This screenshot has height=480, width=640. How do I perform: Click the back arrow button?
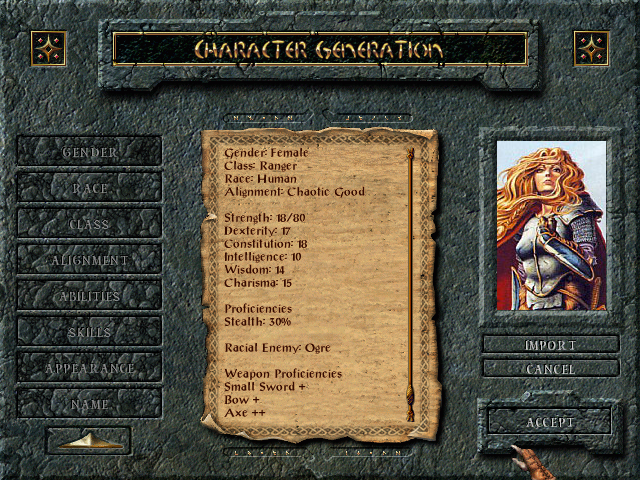[x=89, y=440]
